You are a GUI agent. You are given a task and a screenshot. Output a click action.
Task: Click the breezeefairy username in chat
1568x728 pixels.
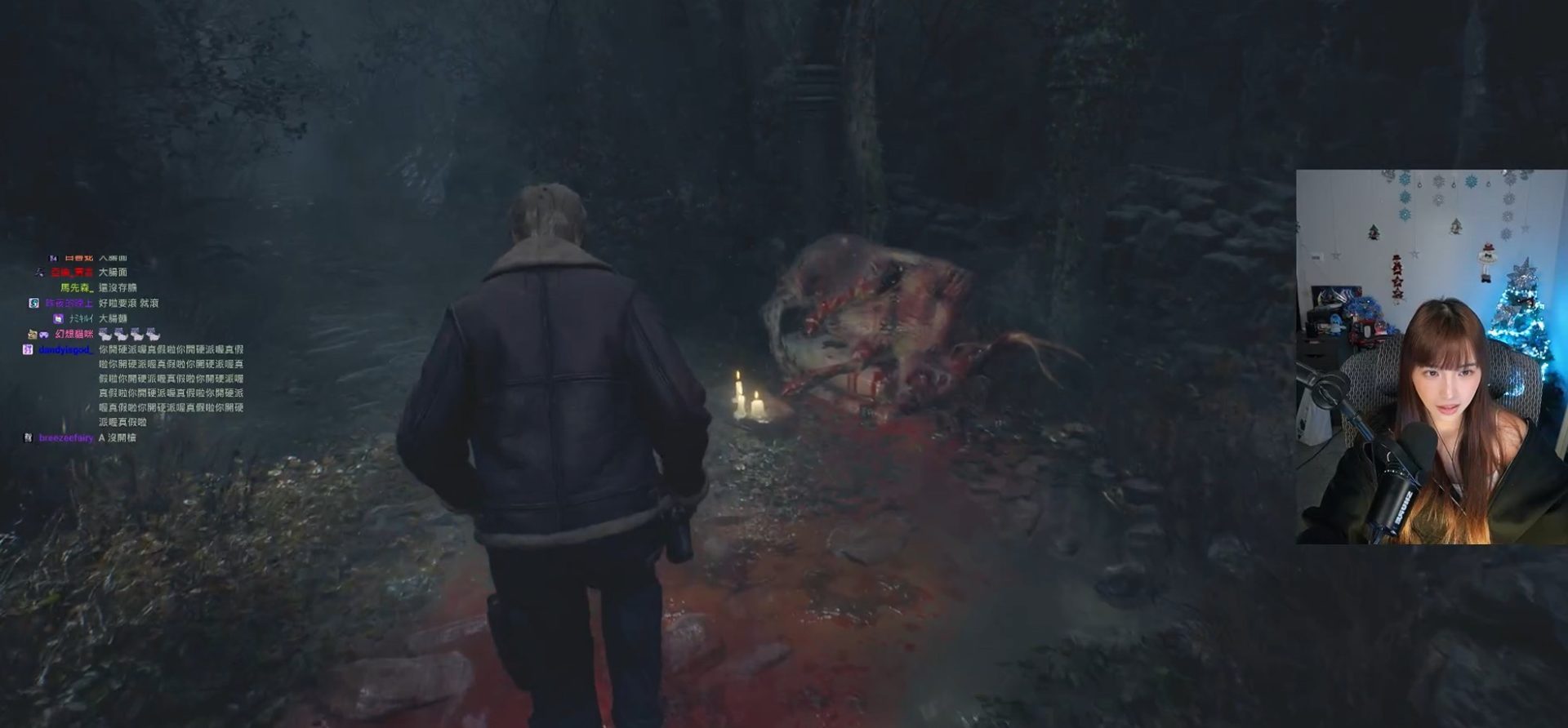click(x=66, y=438)
